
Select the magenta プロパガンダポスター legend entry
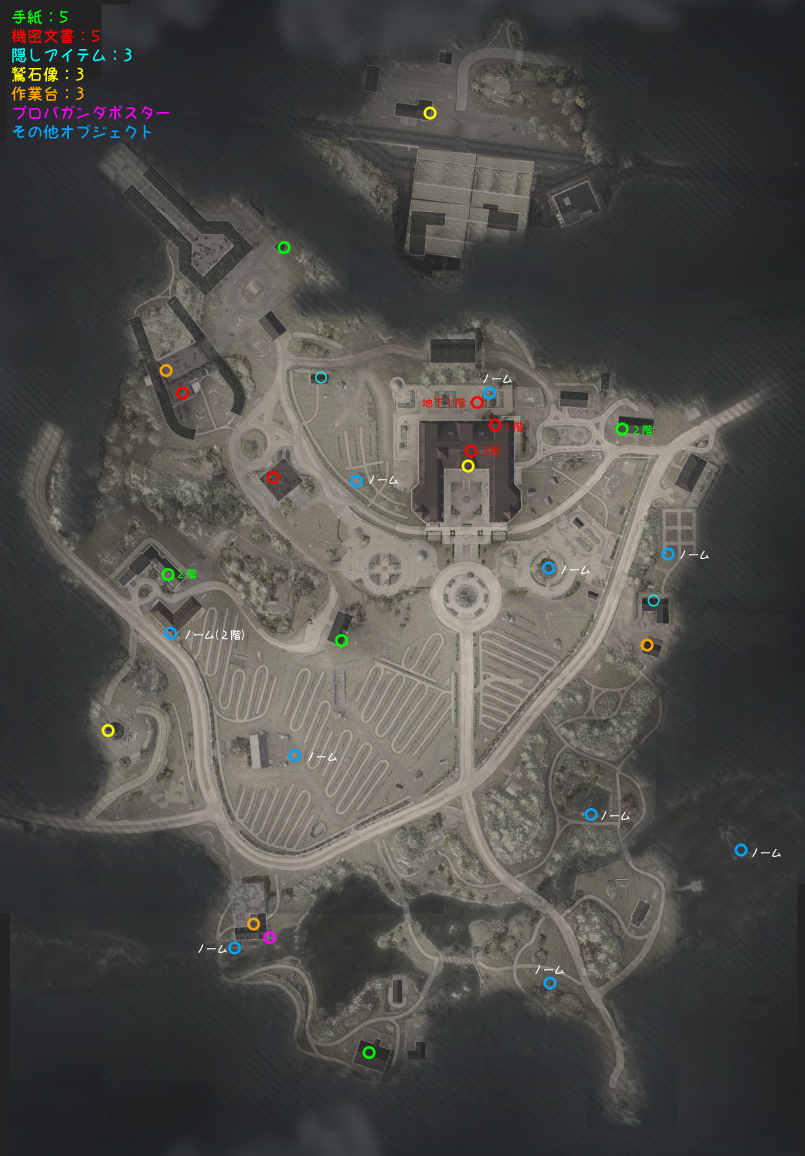(x=91, y=113)
